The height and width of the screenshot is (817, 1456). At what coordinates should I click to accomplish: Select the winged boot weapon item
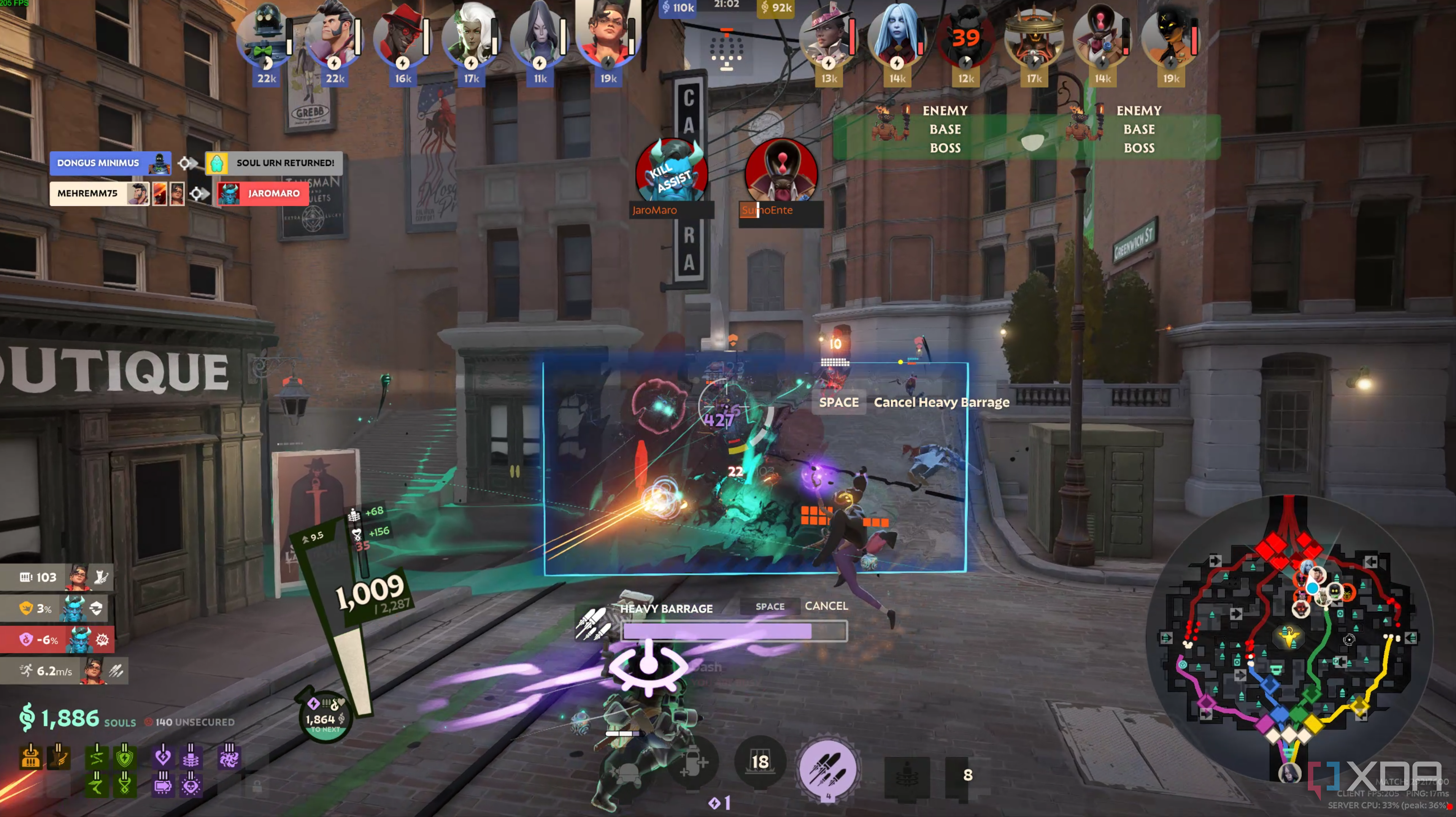pos(59,757)
